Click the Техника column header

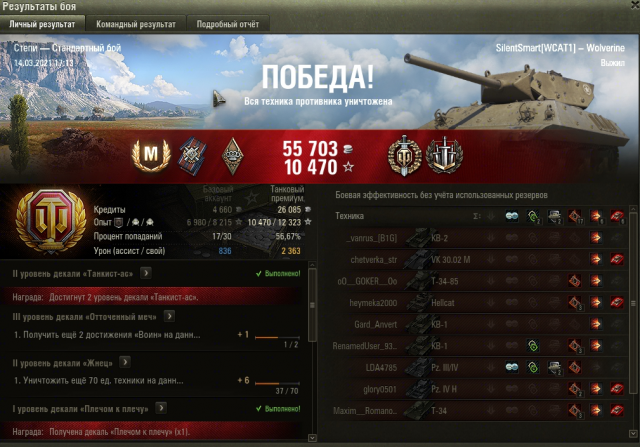[350, 215]
